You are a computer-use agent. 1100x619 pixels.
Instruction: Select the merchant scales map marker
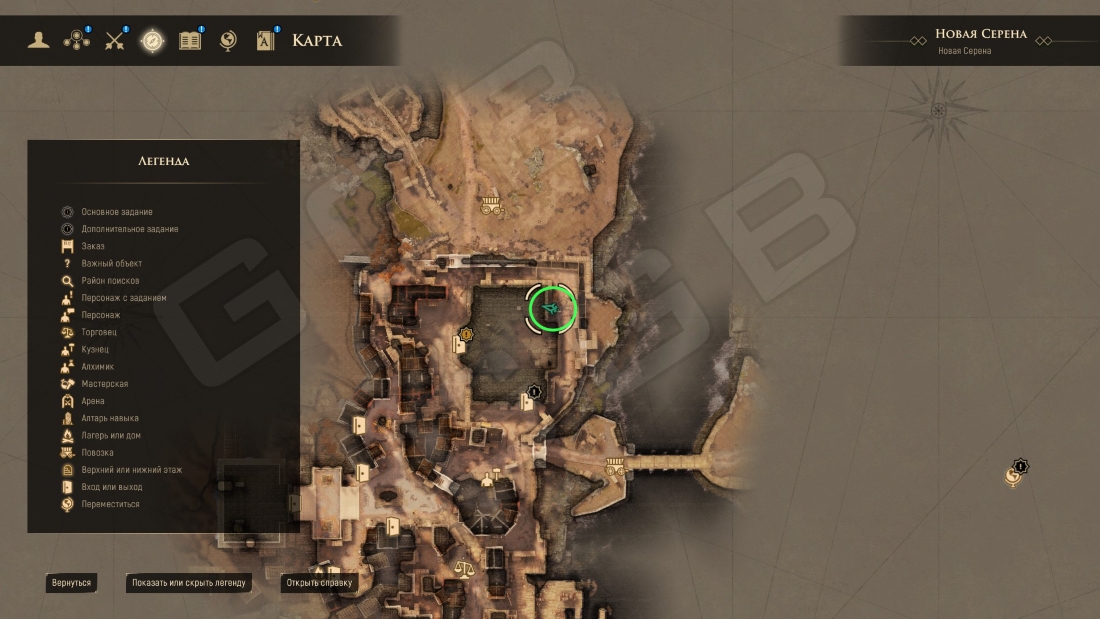point(465,569)
